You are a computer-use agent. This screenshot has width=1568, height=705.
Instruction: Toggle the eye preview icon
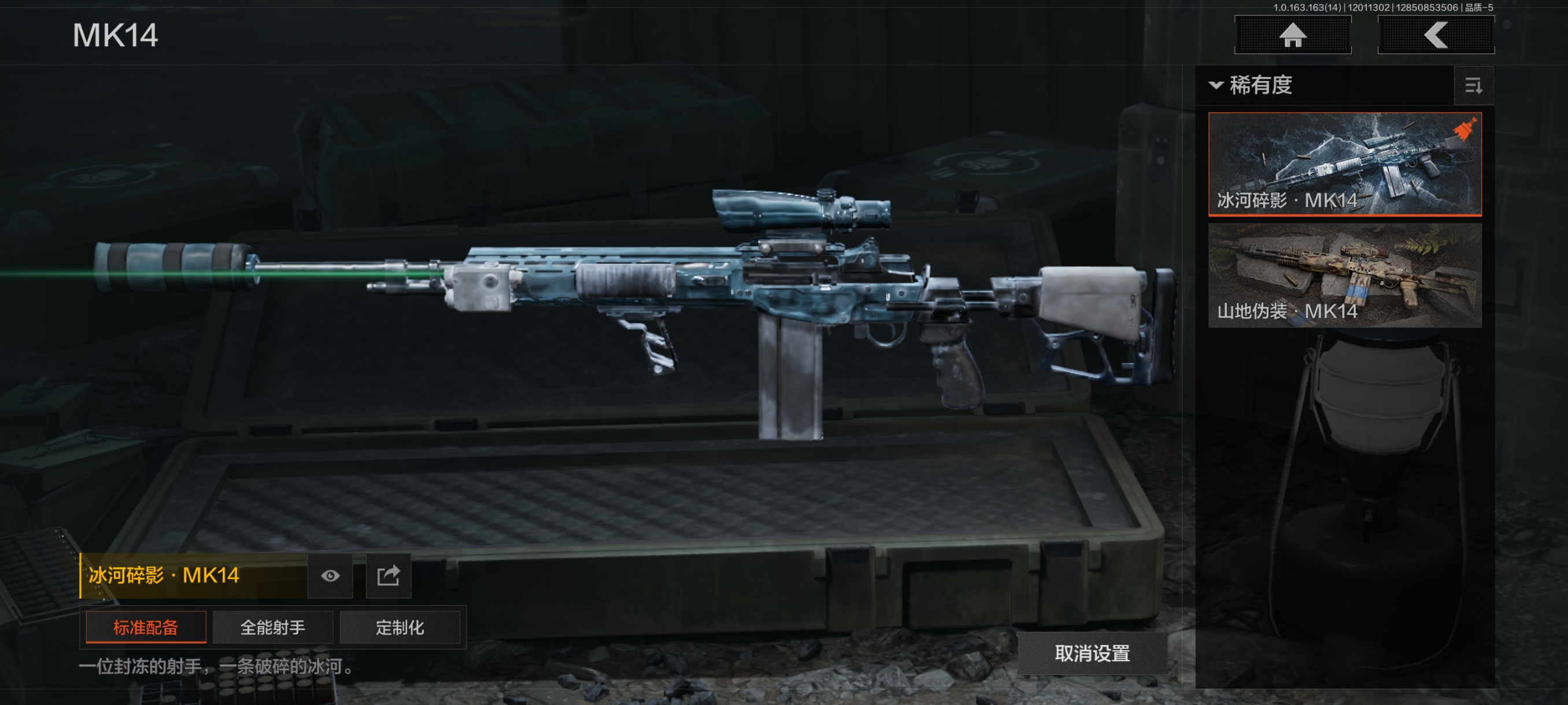330,576
